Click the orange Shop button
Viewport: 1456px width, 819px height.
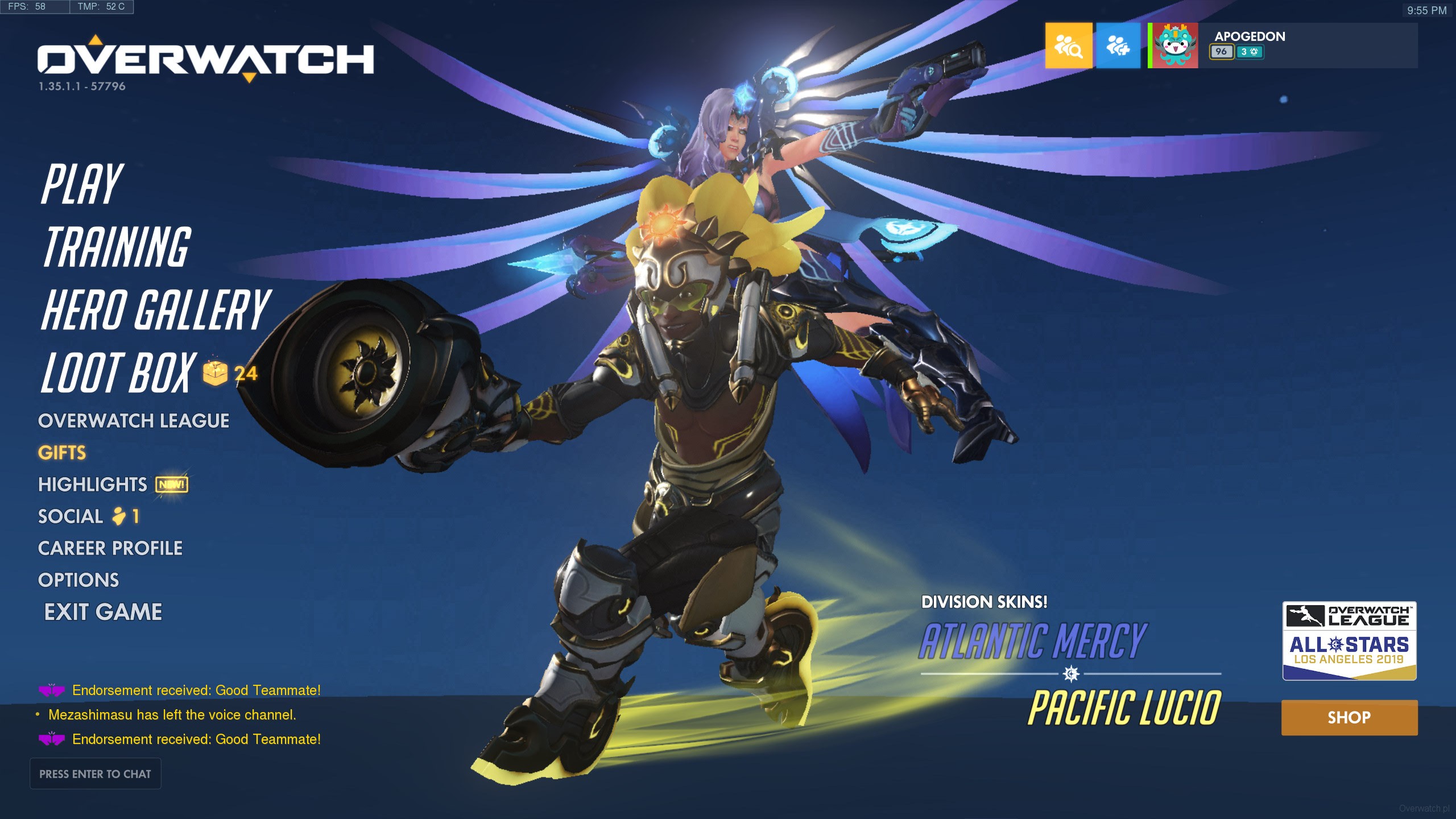(x=1349, y=718)
